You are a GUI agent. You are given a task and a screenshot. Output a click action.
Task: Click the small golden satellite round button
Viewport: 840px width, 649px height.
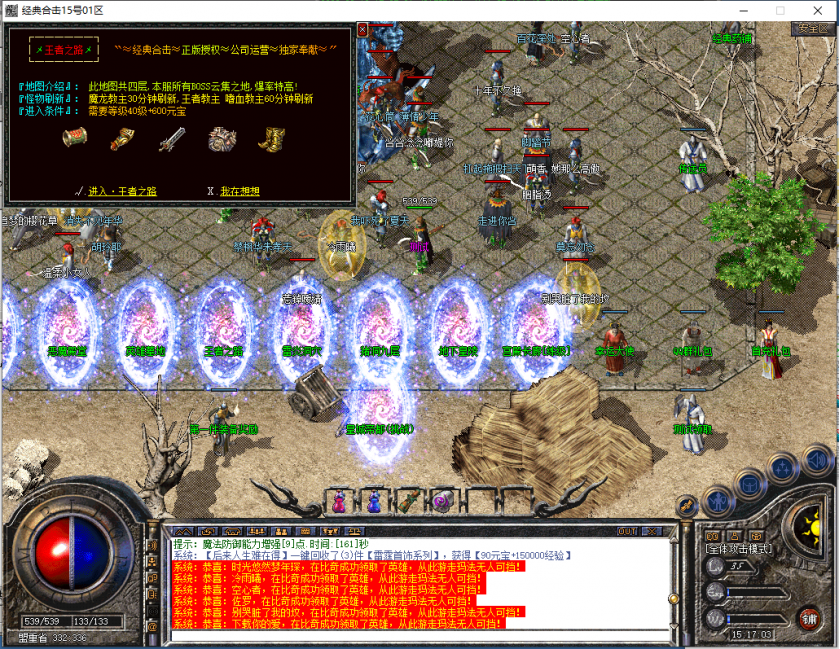[x=687, y=506]
